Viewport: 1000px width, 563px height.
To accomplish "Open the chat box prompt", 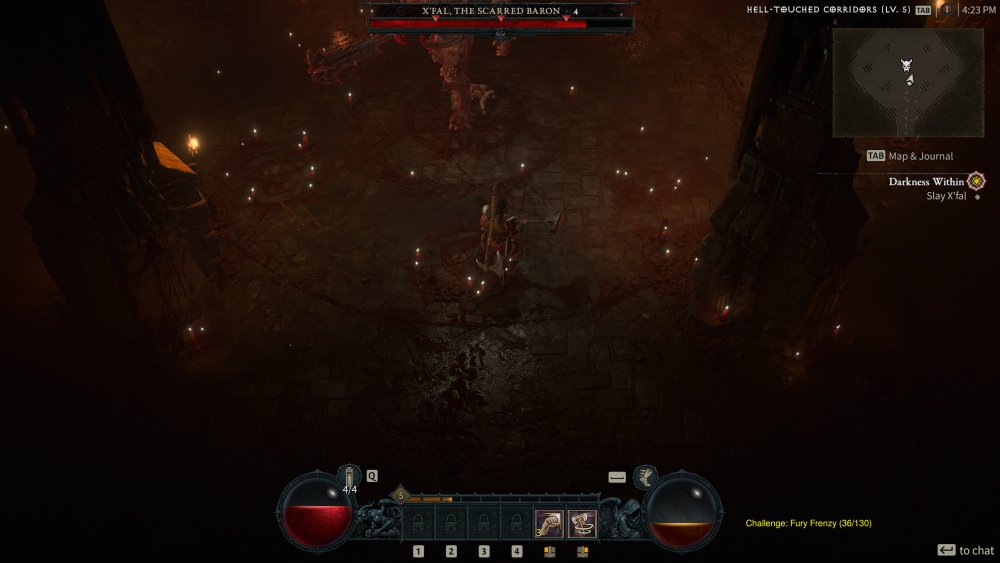I will click(x=966, y=550).
